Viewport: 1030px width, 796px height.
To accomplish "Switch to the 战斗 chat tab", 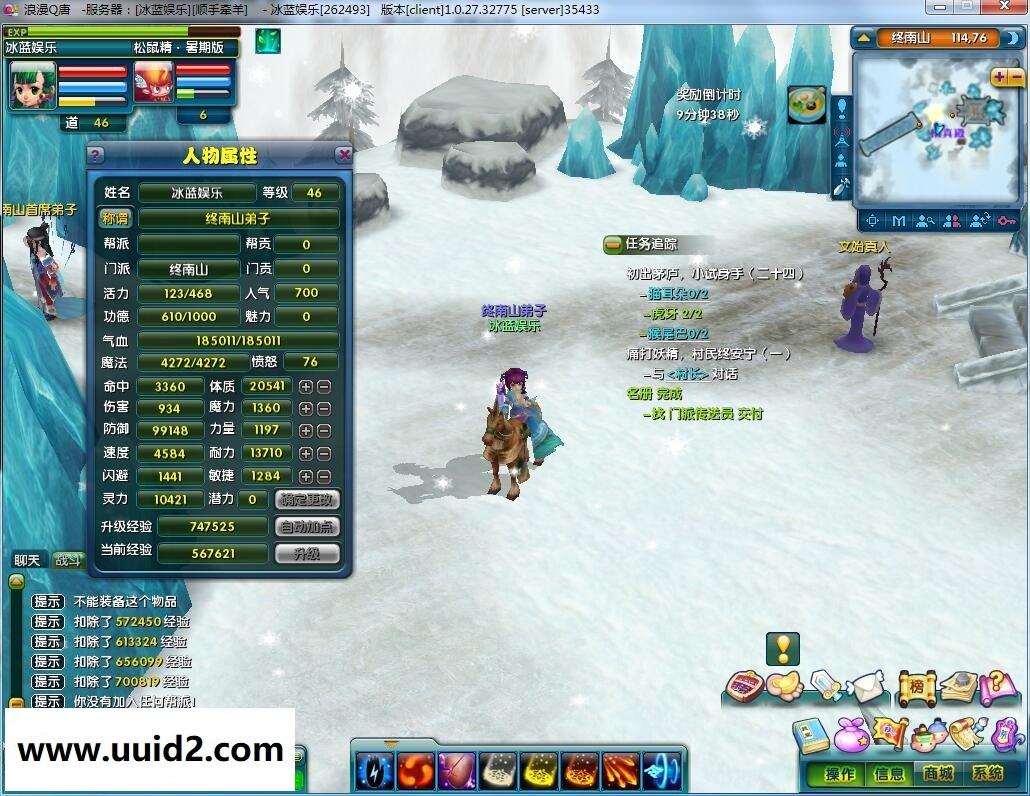I will coord(68,560).
